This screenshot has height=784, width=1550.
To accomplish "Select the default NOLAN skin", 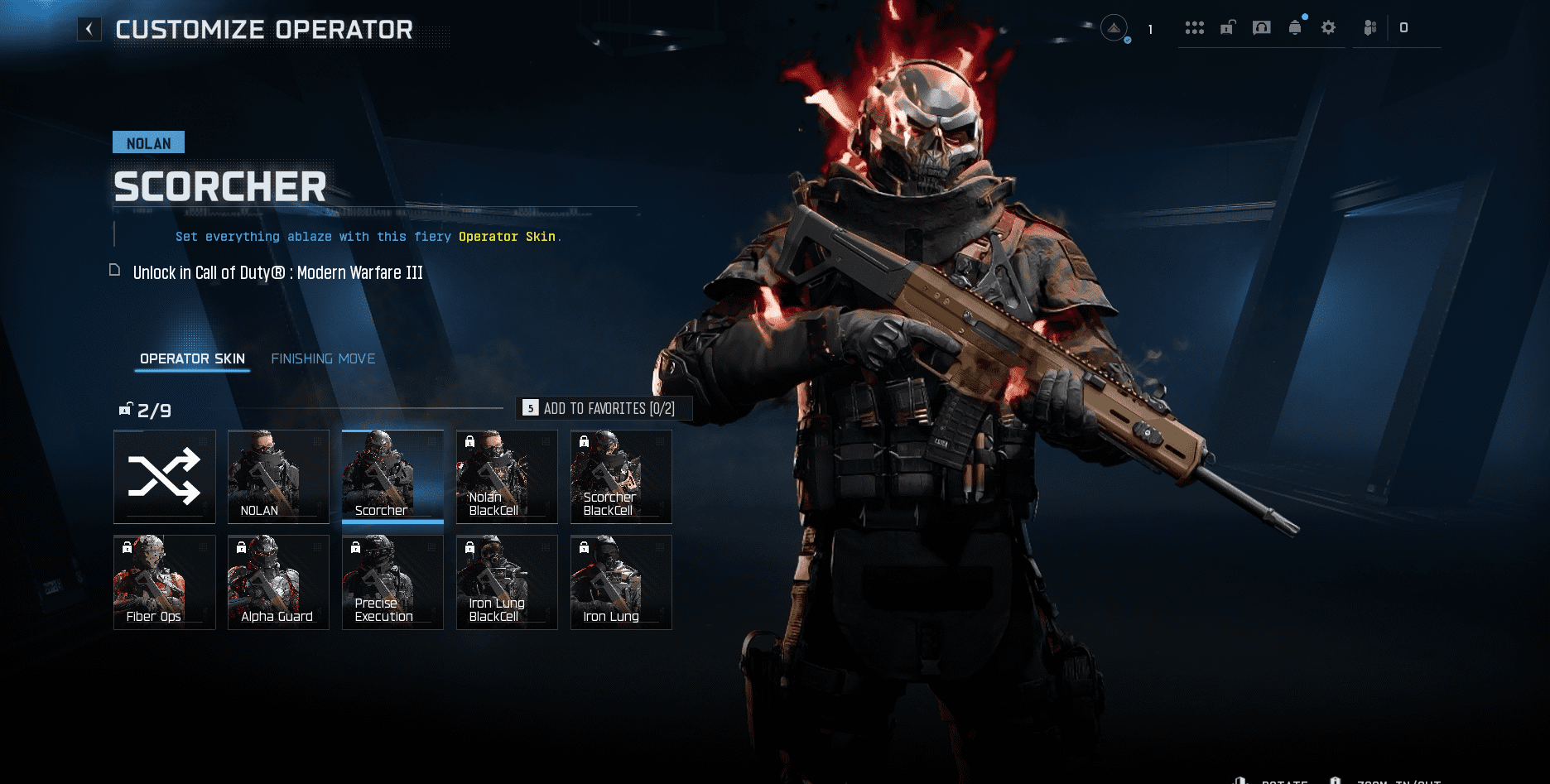I will [x=278, y=477].
